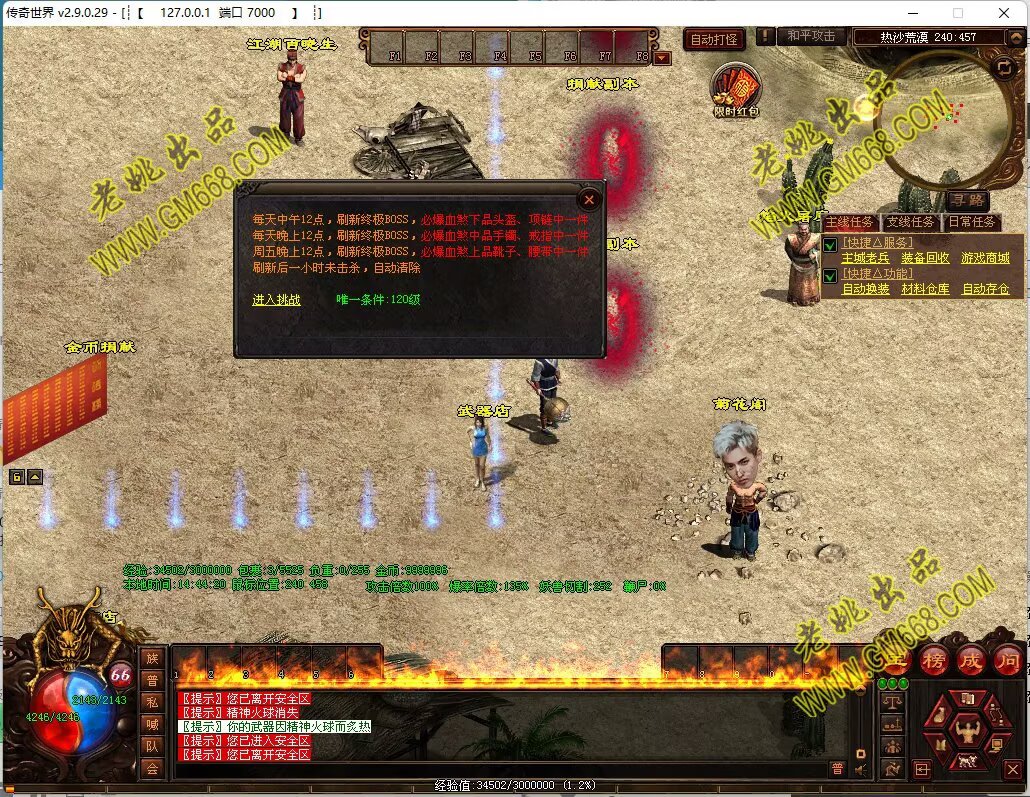The width and height of the screenshot is (1030, 797).
Task: Close the boss info dialog
Action: 589,200
